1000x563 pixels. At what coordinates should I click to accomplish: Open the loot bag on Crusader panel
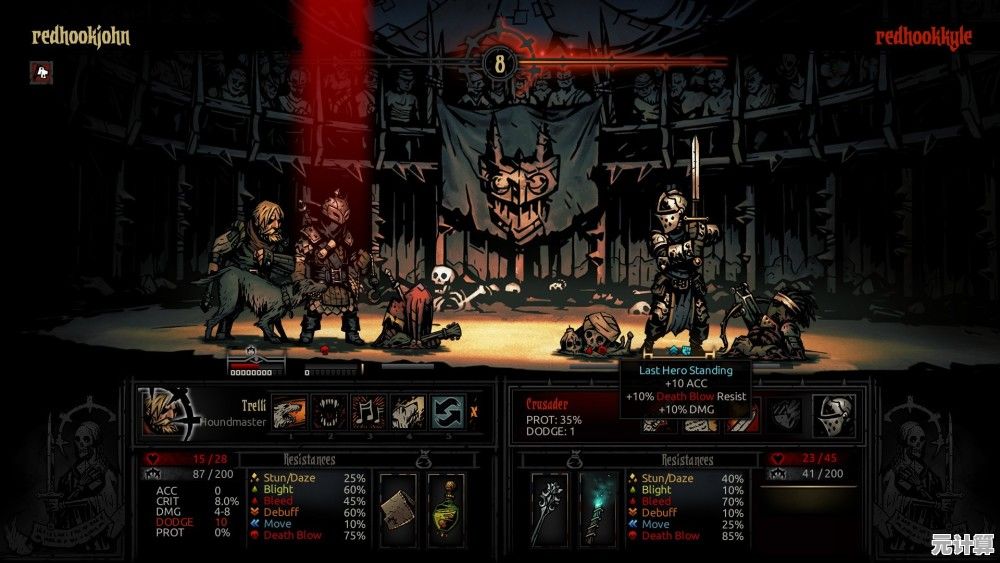coord(574,460)
